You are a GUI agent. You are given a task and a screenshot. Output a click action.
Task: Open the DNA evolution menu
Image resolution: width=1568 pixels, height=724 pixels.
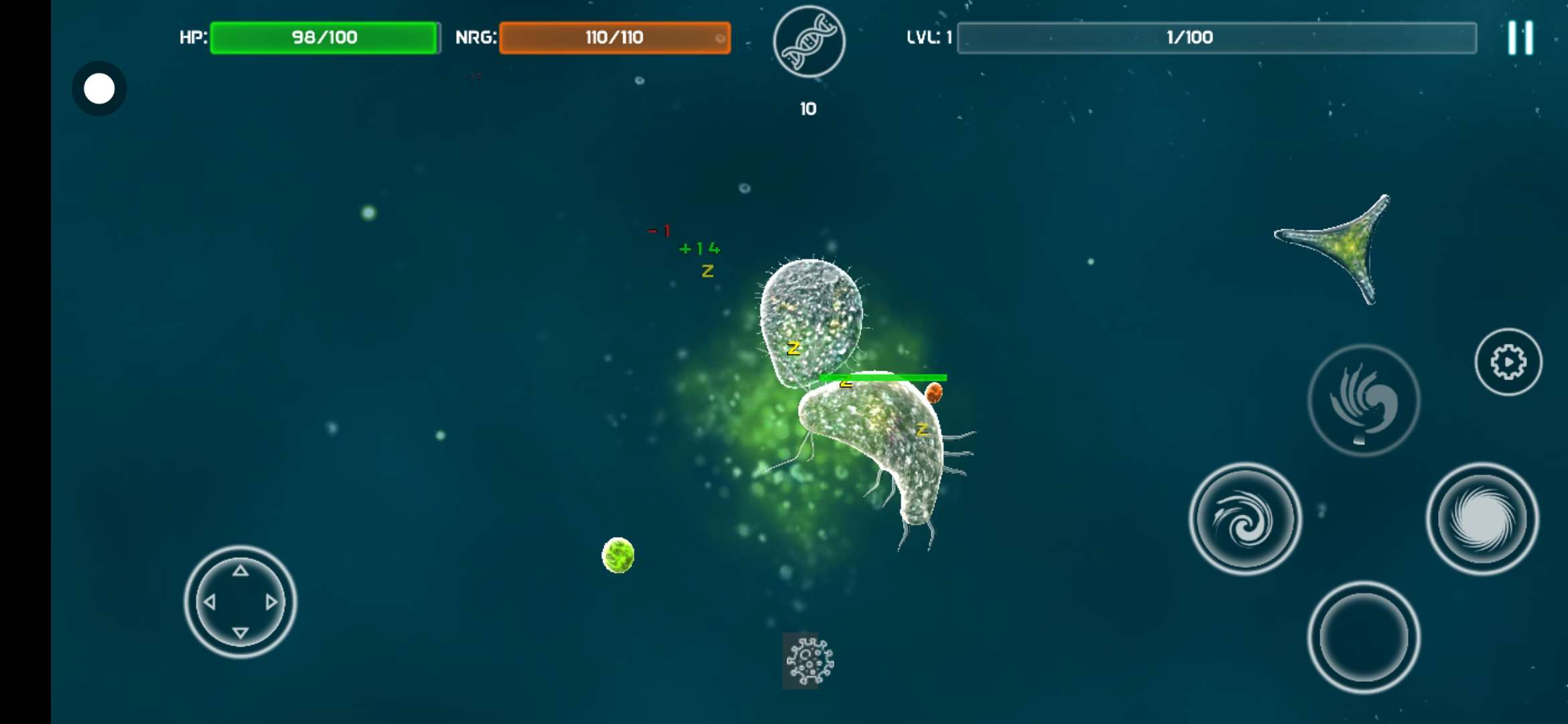tap(809, 42)
